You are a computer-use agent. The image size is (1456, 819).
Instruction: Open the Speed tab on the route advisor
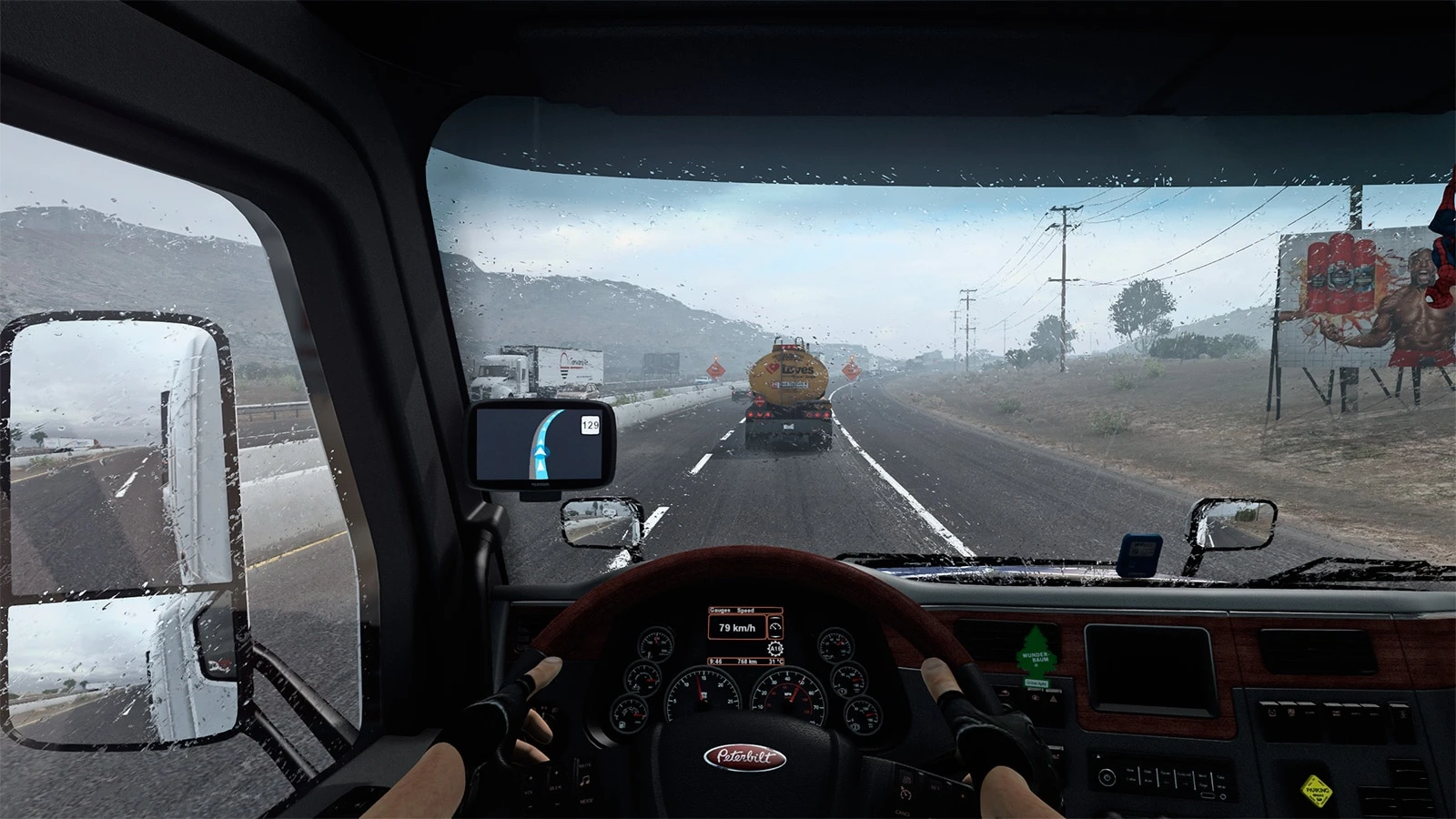[745, 611]
